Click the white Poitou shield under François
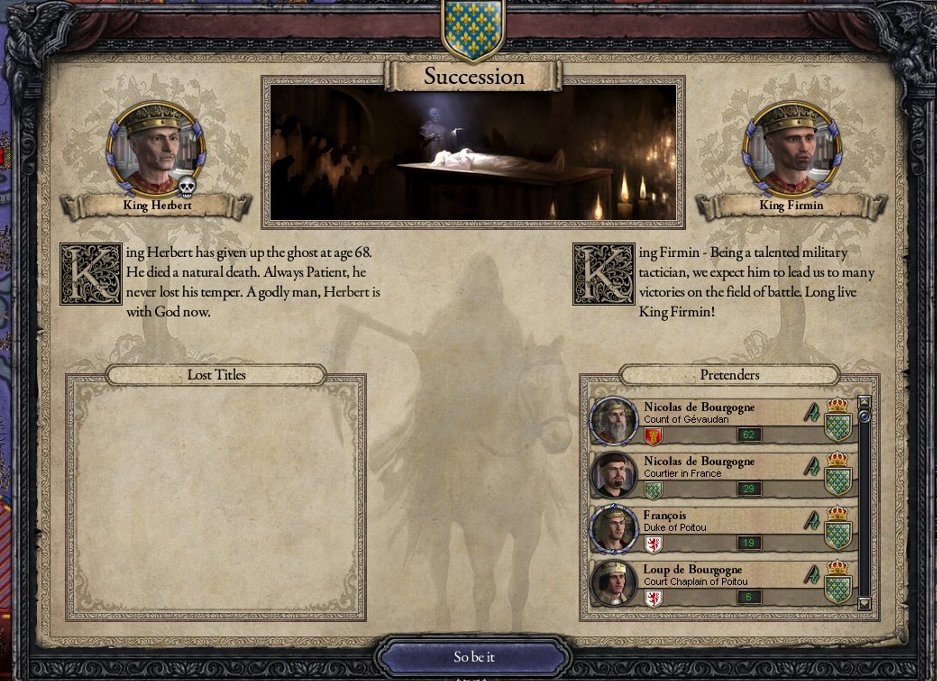 pos(653,544)
